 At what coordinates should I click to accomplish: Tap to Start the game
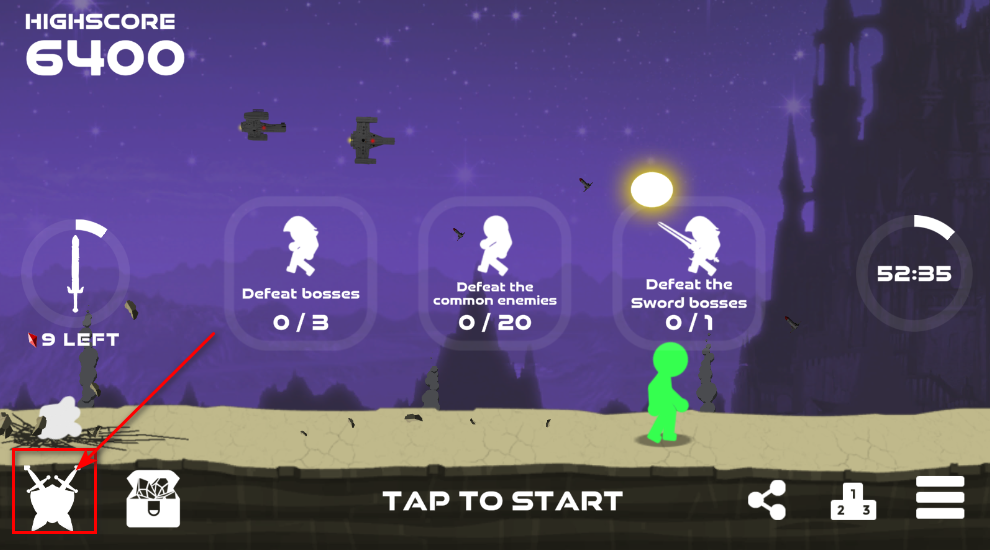coord(502,500)
